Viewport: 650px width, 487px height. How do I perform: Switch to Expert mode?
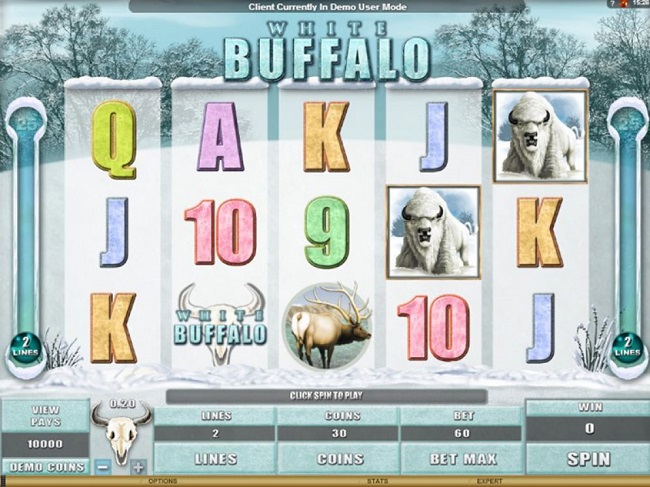(489, 482)
